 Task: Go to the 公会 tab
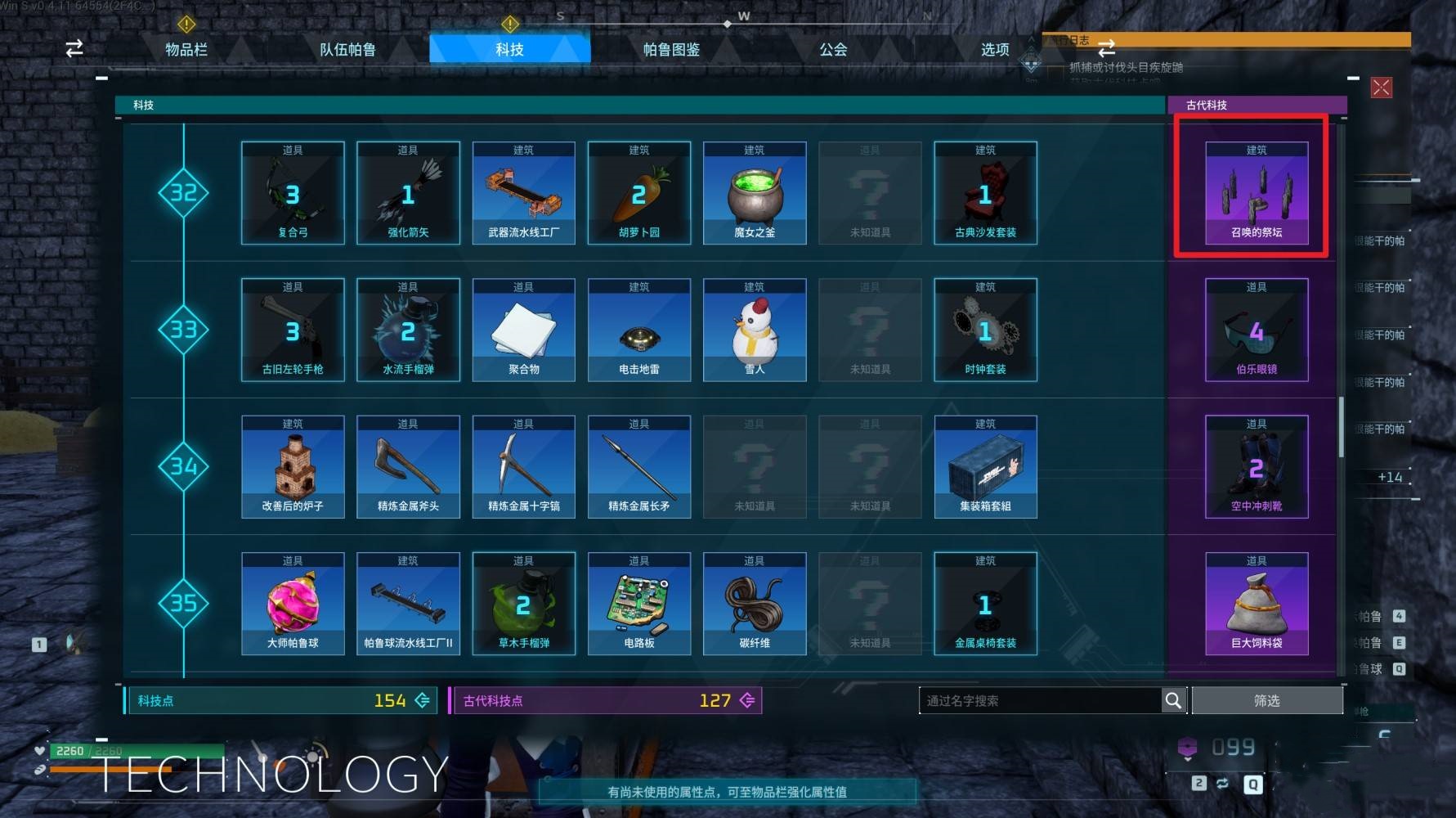[x=833, y=49]
